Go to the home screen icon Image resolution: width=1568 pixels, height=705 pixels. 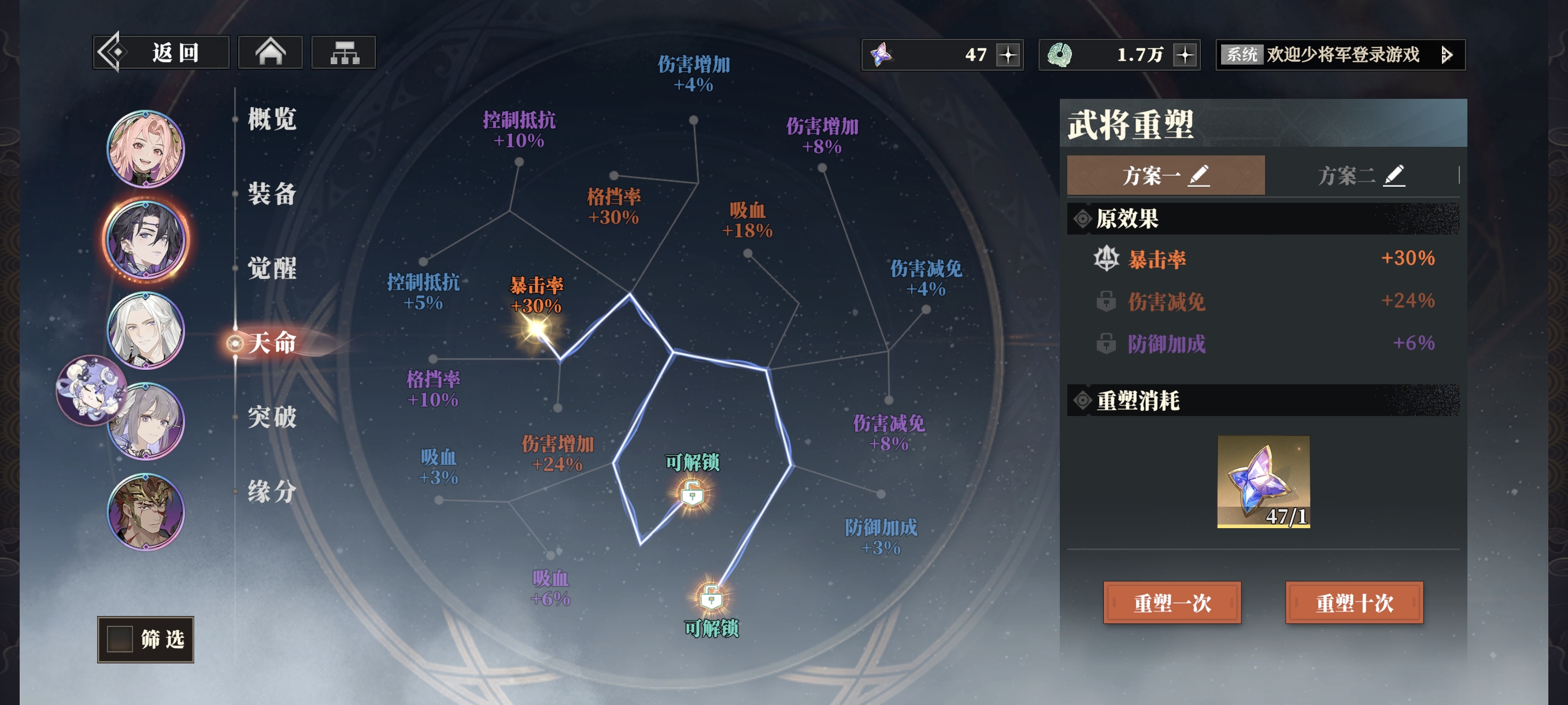click(270, 53)
